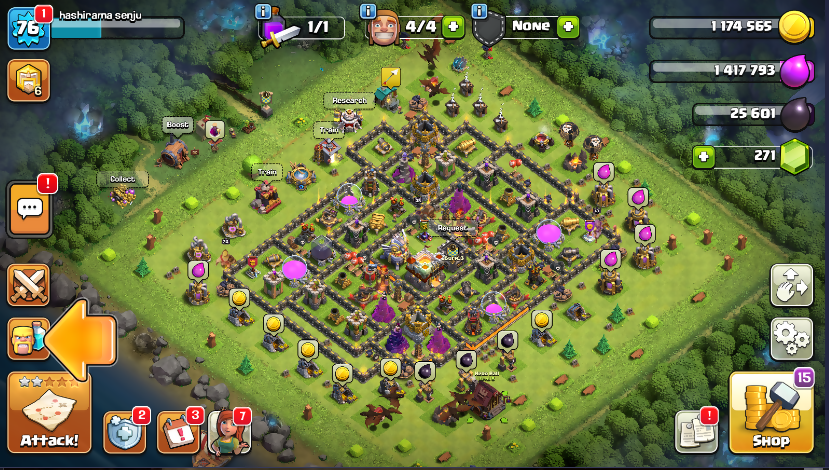This screenshot has width=829, height=470.
Task: Tap the Collect bubble
Action: tap(122, 179)
